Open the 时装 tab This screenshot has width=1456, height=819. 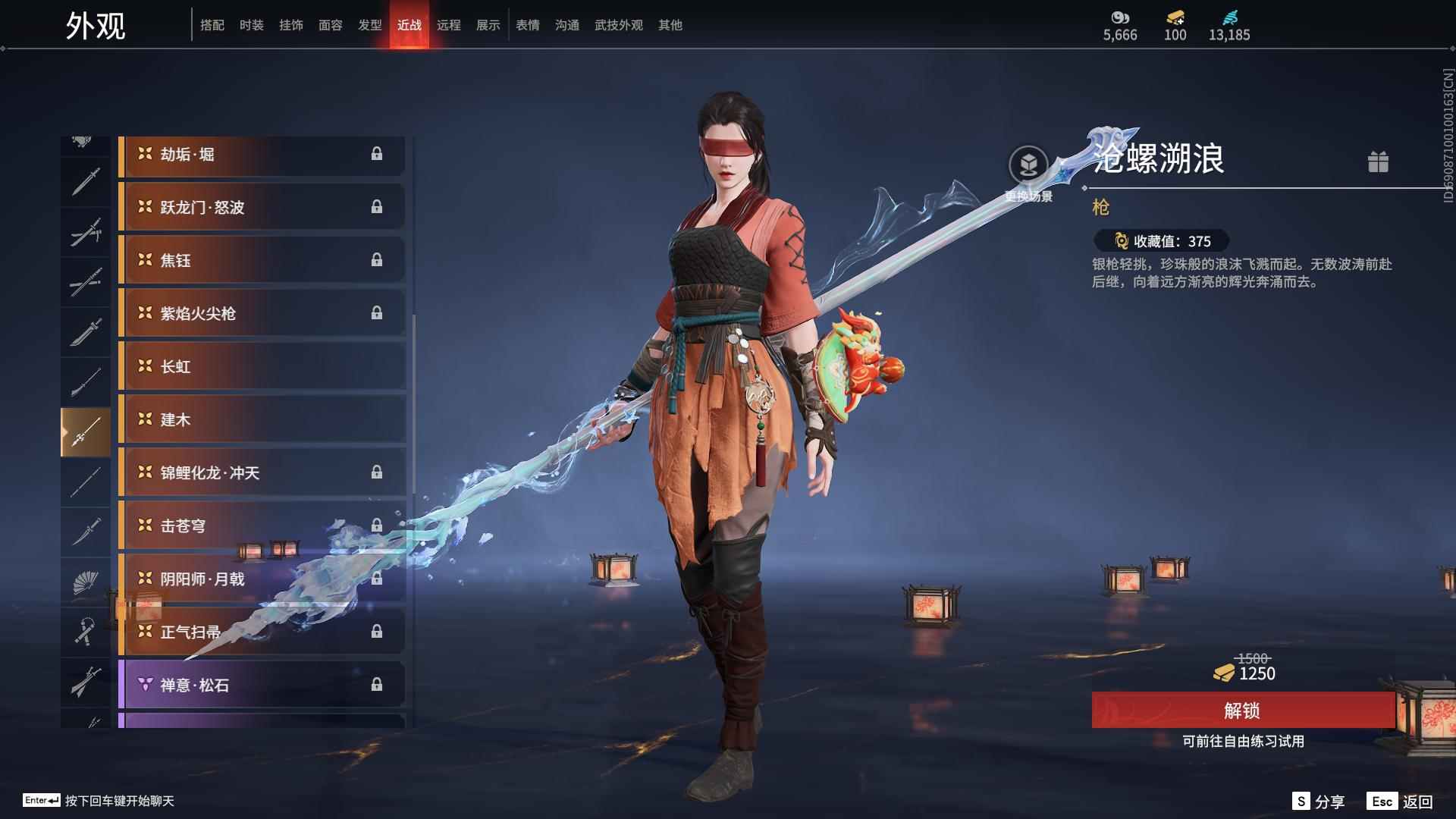[x=252, y=25]
